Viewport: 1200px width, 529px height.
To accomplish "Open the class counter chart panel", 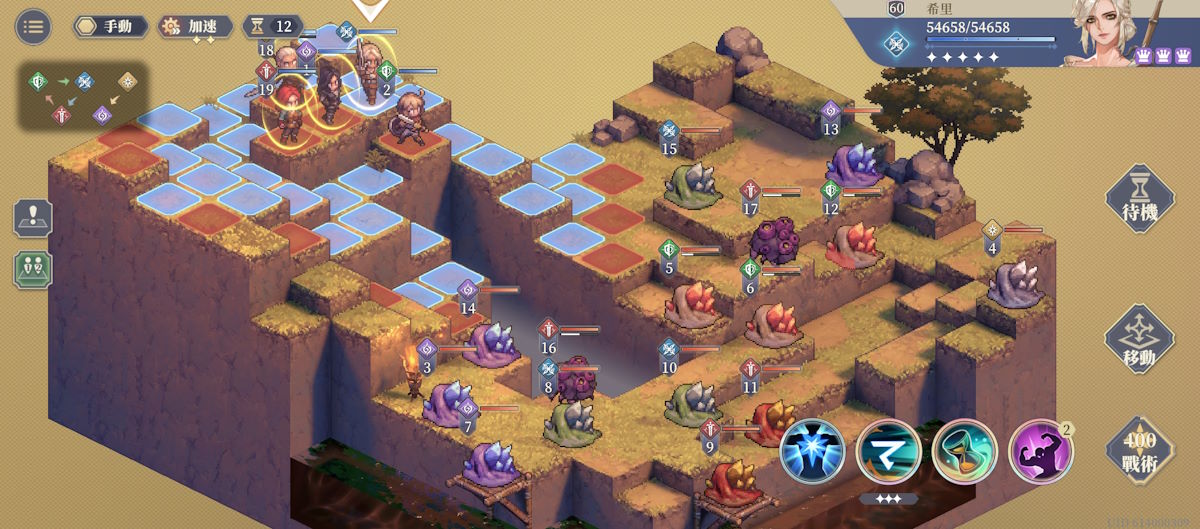I will (x=83, y=96).
